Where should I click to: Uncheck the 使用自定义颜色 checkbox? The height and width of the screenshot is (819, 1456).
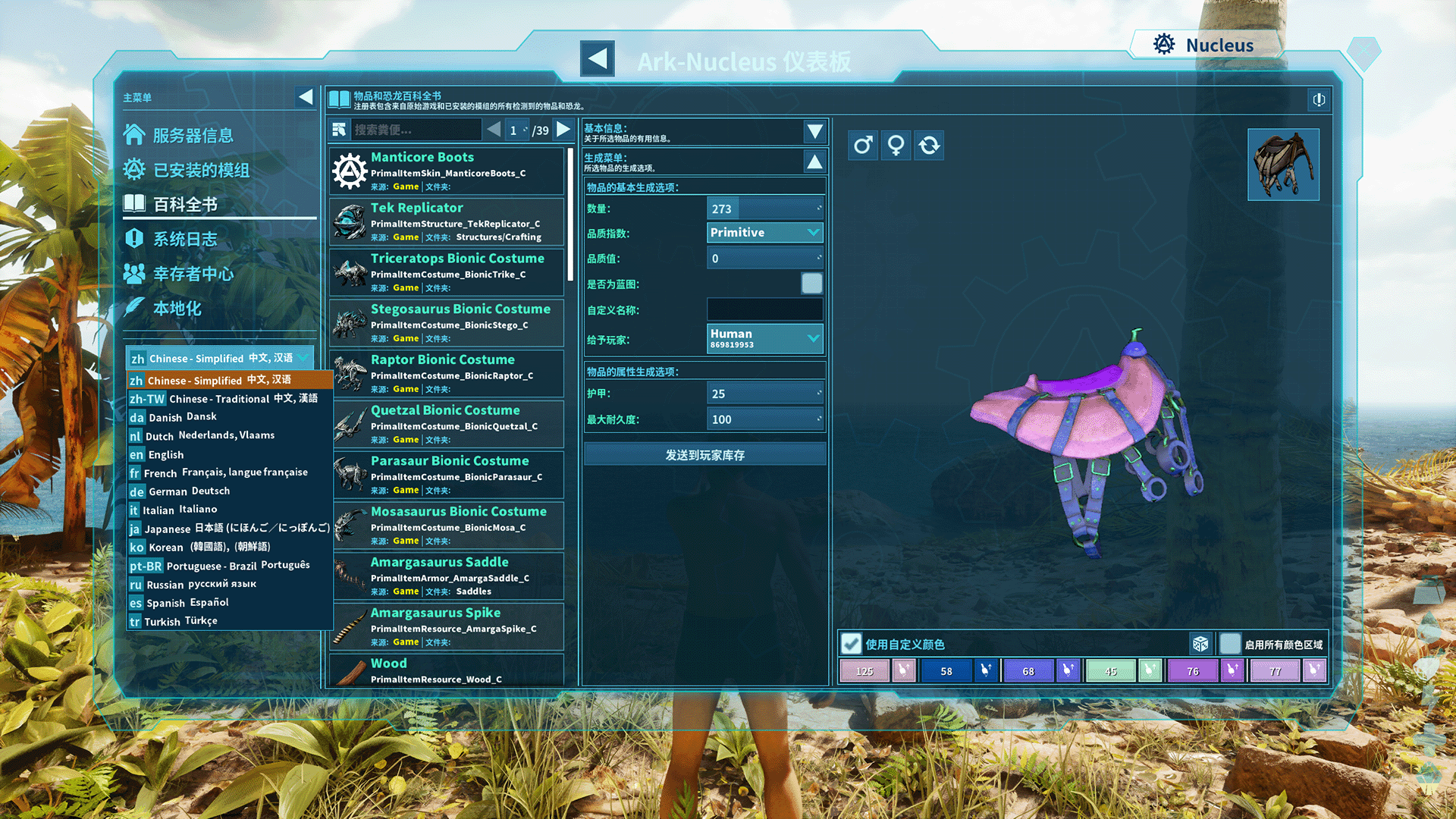tap(850, 643)
